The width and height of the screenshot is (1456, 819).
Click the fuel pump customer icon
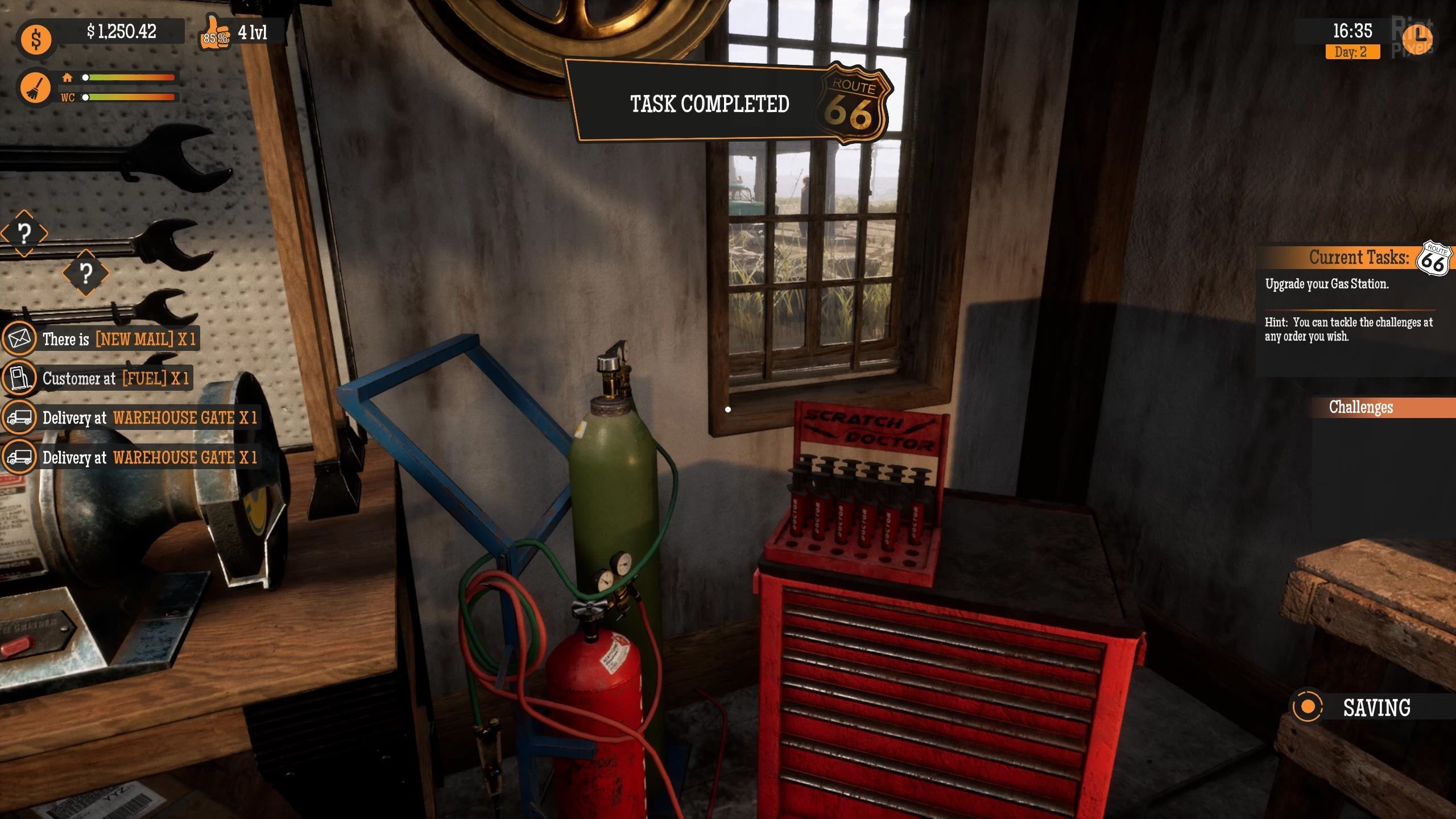pyautogui.click(x=20, y=378)
